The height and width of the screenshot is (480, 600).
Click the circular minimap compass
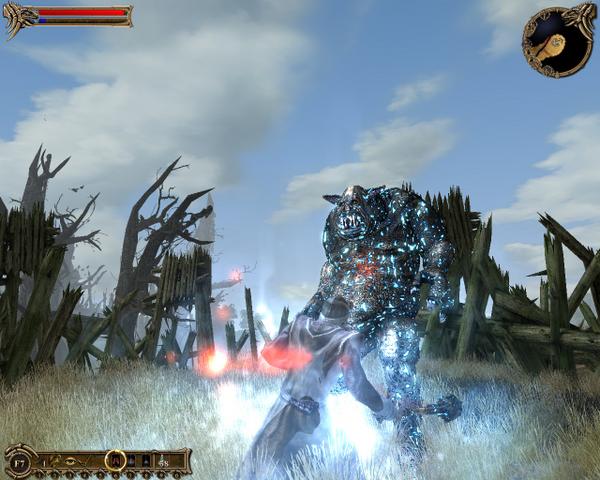[x=557, y=41]
